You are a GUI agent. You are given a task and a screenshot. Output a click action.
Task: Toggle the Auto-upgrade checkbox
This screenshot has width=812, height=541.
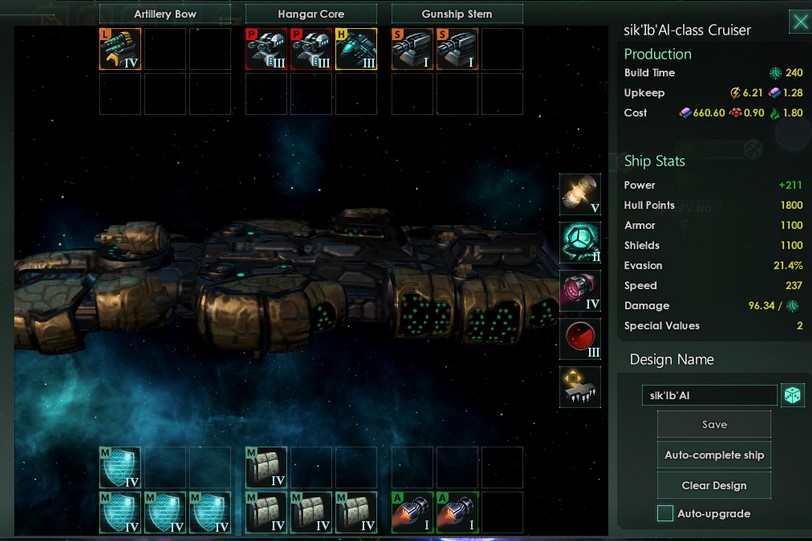(x=665, y=513)
